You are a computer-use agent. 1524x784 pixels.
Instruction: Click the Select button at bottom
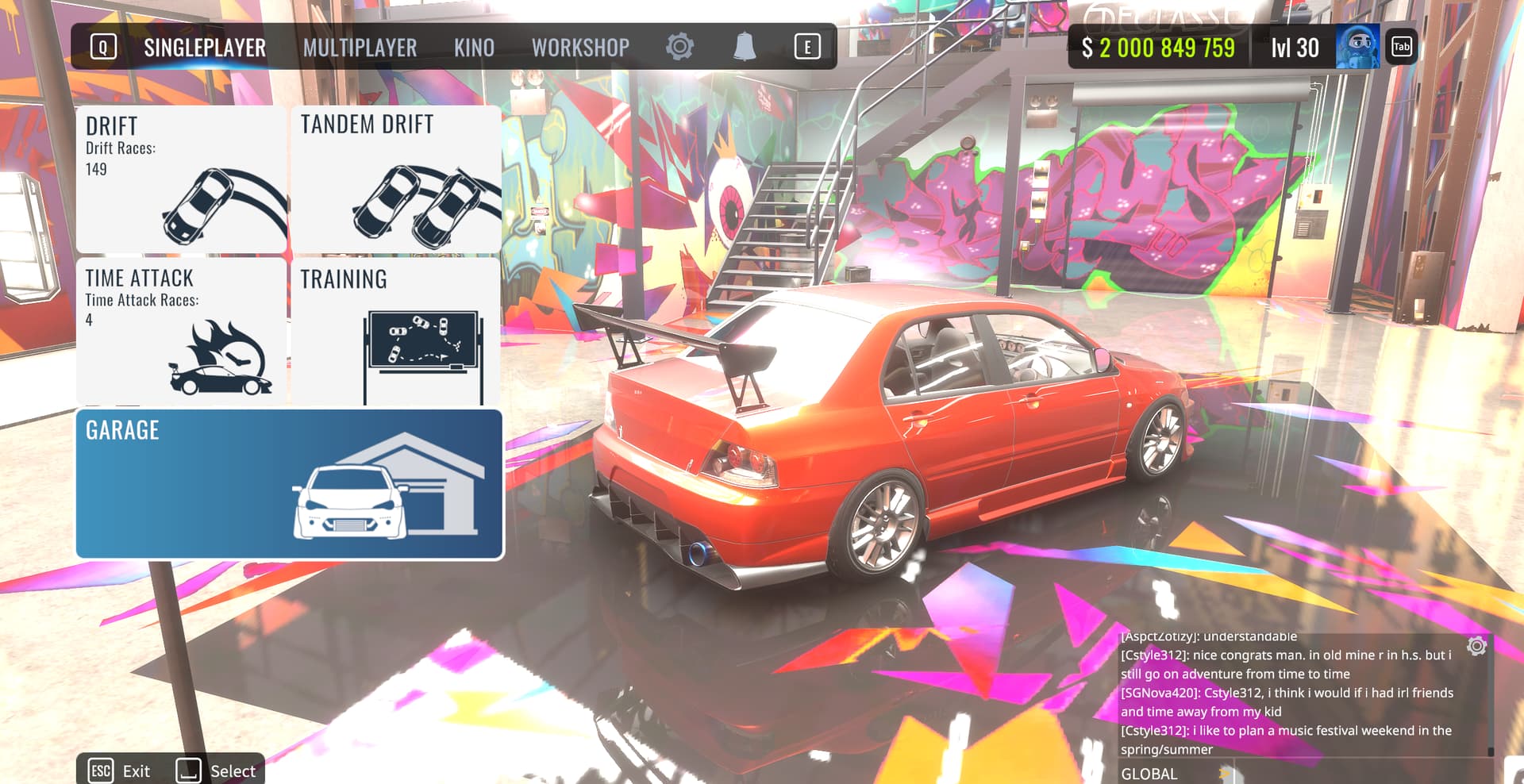tap(217, 771)
